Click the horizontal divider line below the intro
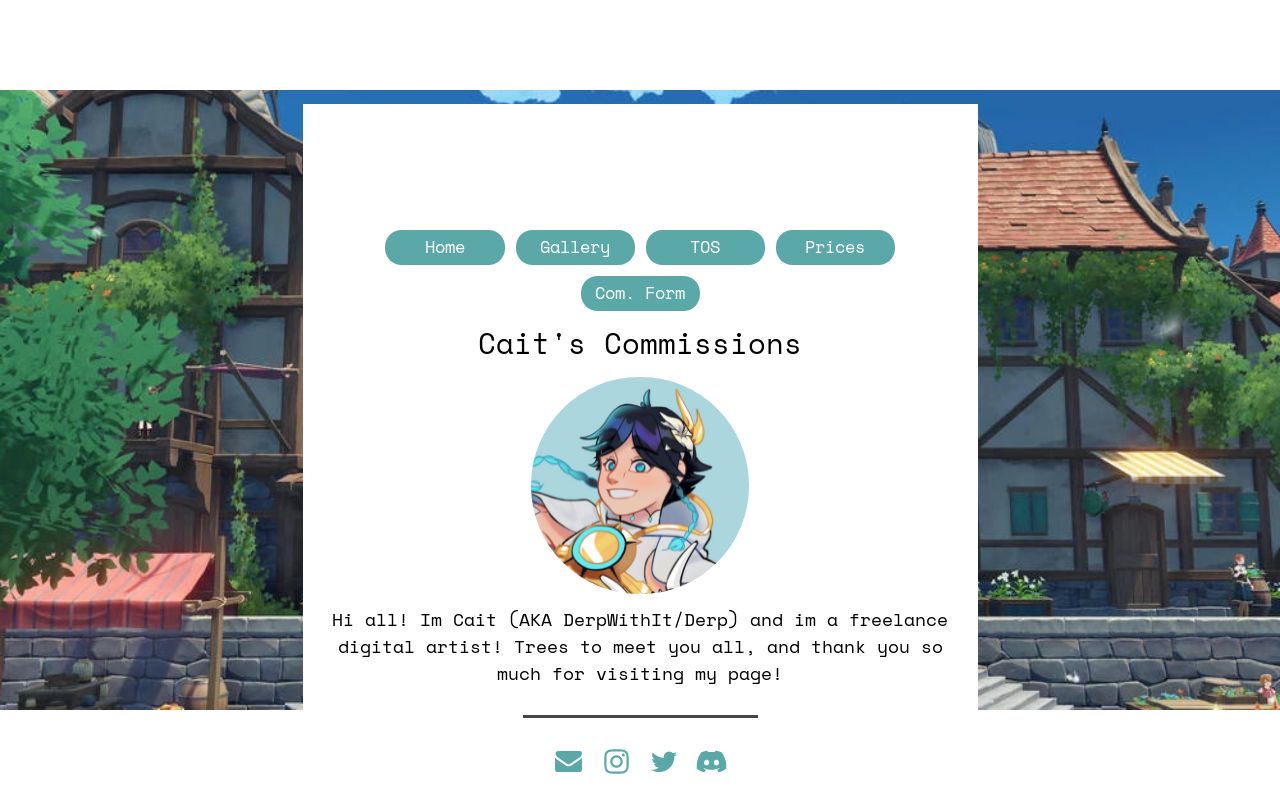The height and width of the screenshot is (800, 1280). 640,717
